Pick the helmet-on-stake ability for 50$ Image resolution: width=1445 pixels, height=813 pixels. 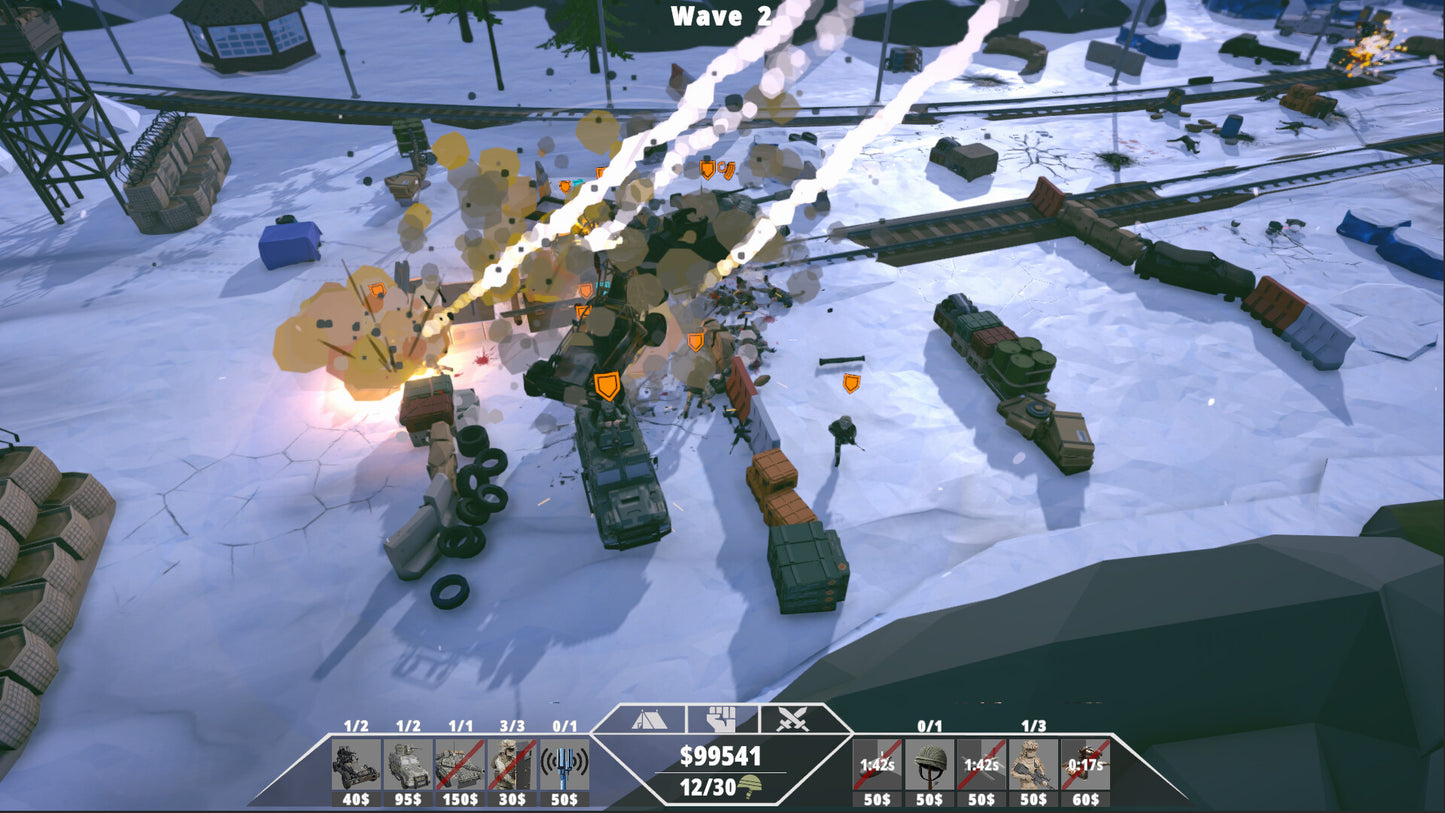pyautogui.click(x=929, y=765)
